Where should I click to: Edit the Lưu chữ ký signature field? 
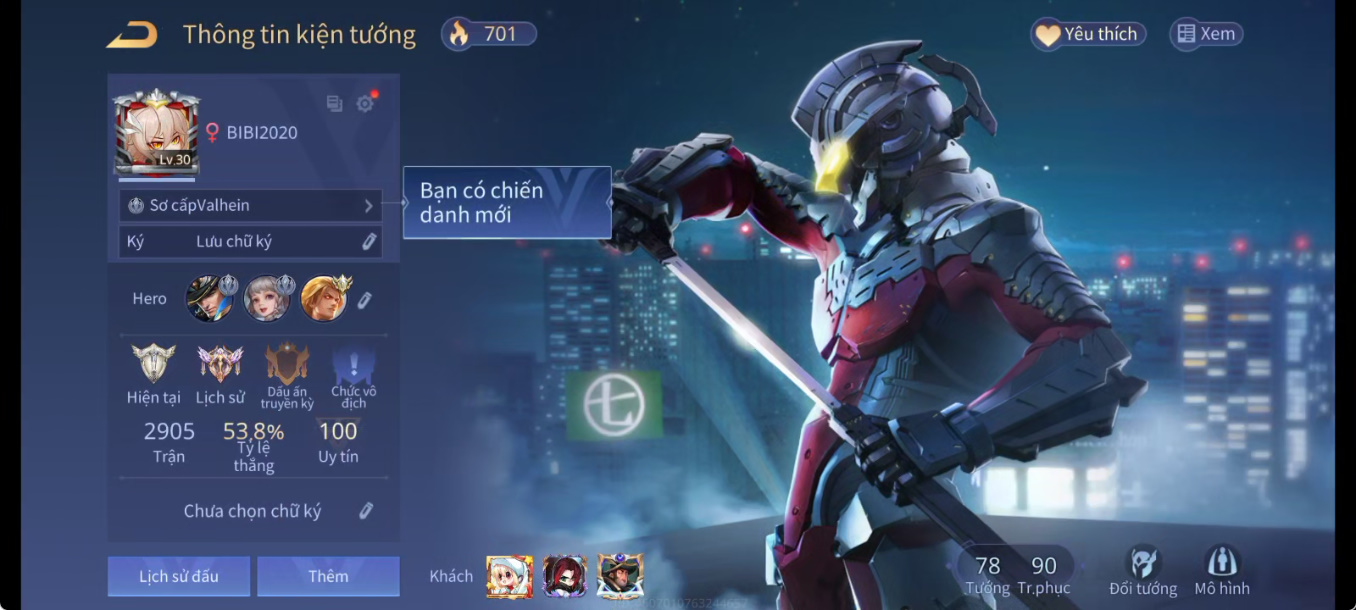tap(369, 241)
